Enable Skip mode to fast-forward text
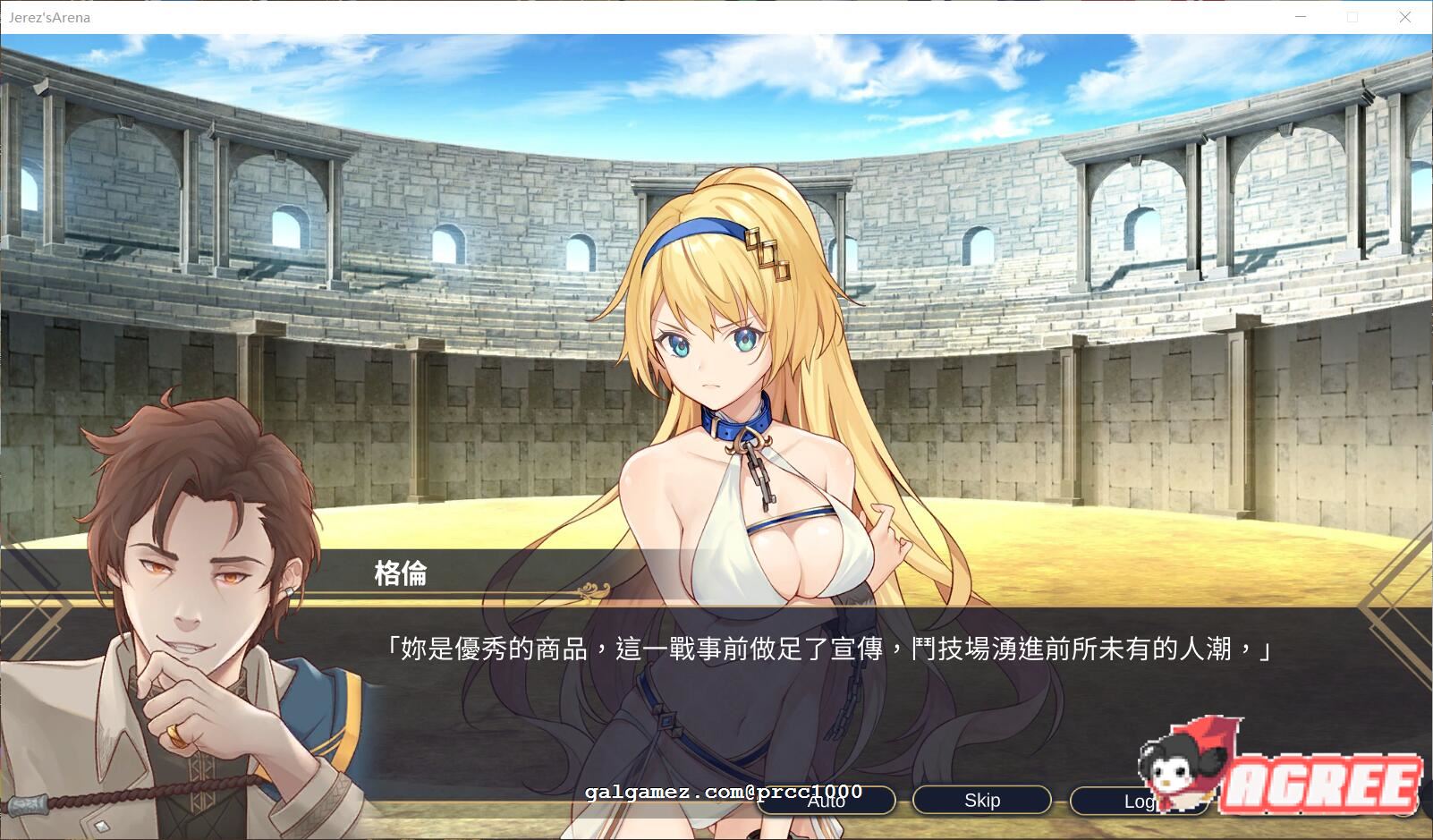Image resolution: width=1433 pixels, height=840 pixels. 980,800
